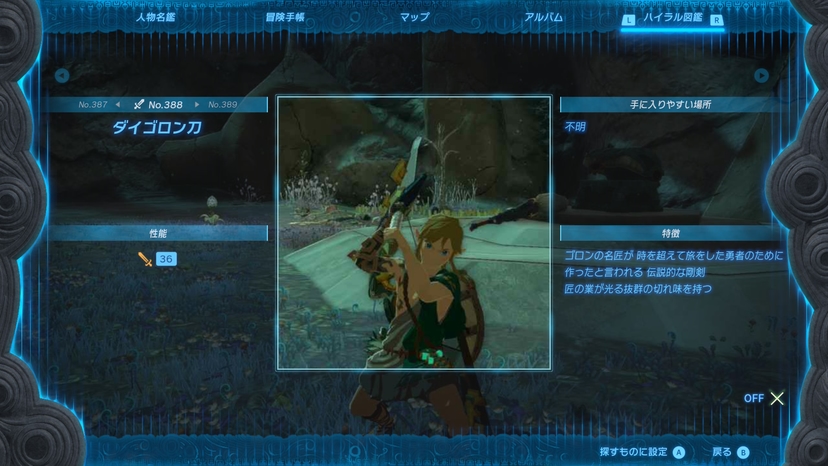The height and width of the screenshot is (466, 828).
Task: Go to next entry No.389
Action: click(223, 104)
